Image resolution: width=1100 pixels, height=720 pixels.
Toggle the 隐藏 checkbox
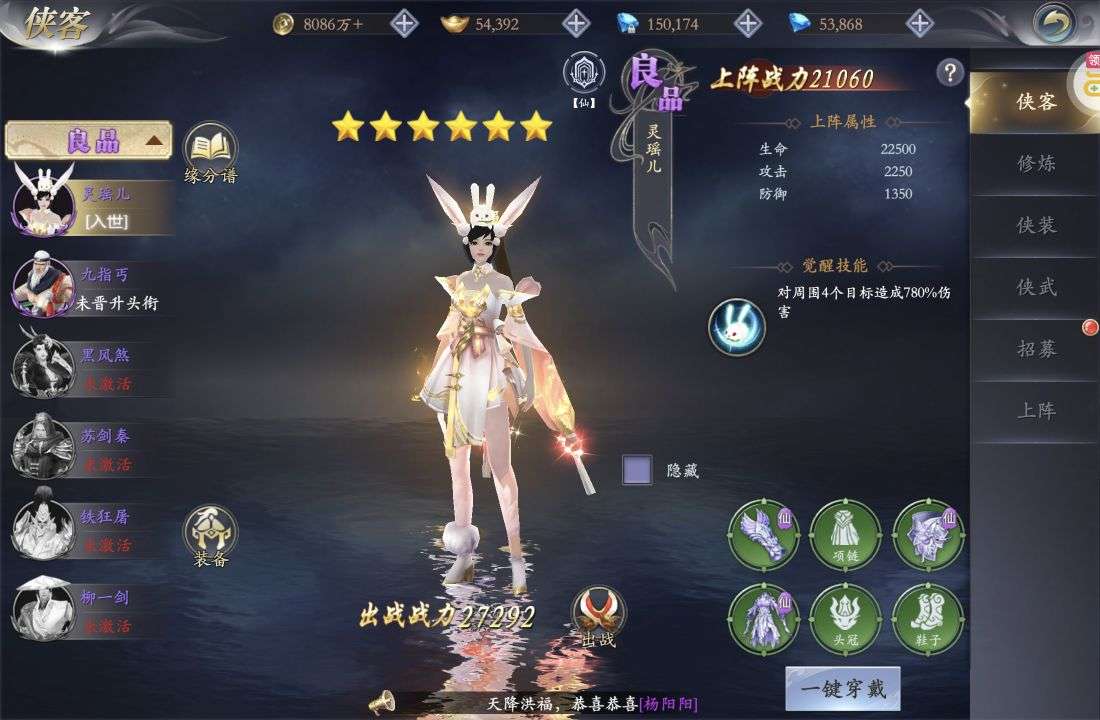click(637, 470)
